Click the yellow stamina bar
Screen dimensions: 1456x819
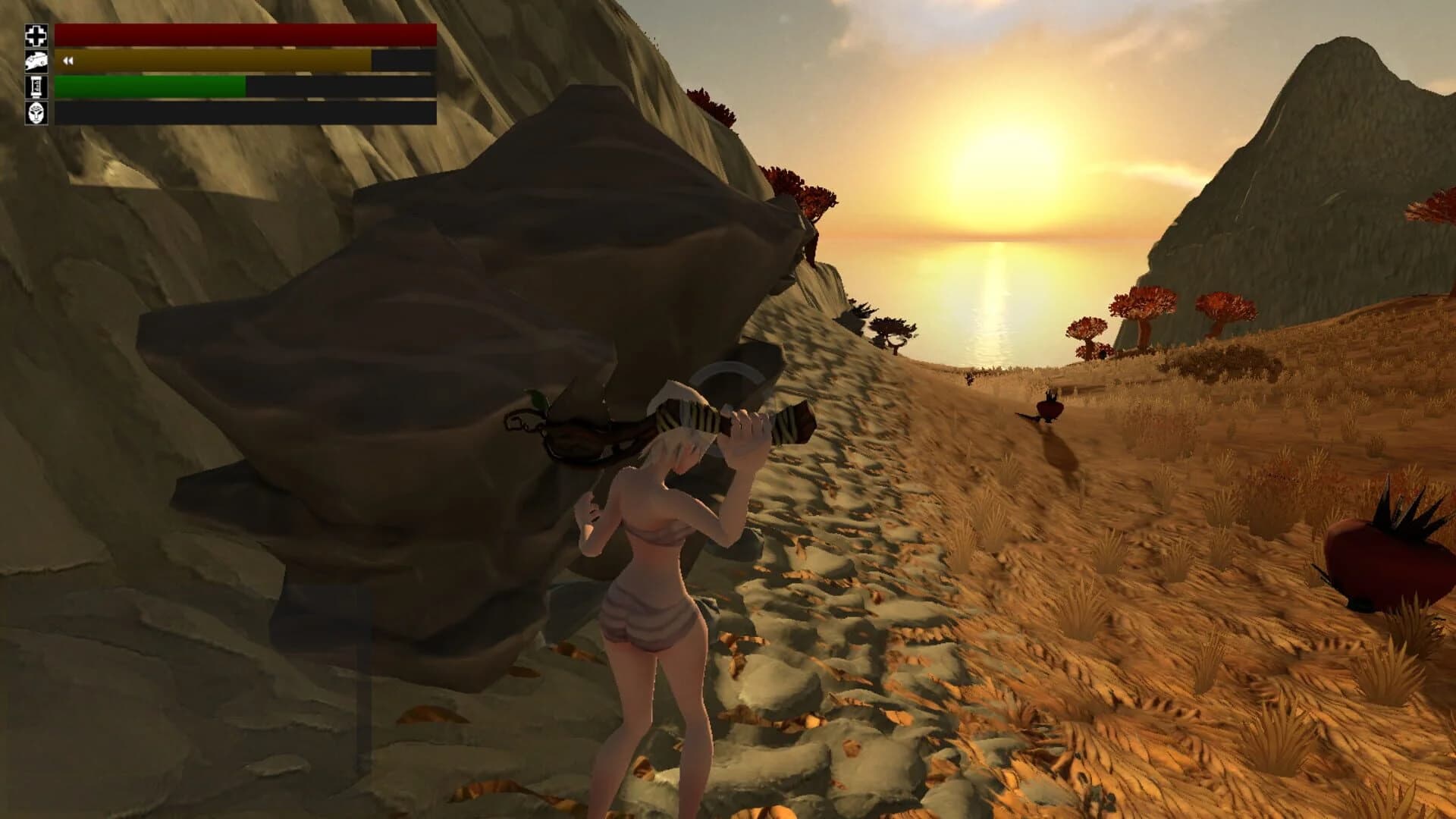[212, 59]
